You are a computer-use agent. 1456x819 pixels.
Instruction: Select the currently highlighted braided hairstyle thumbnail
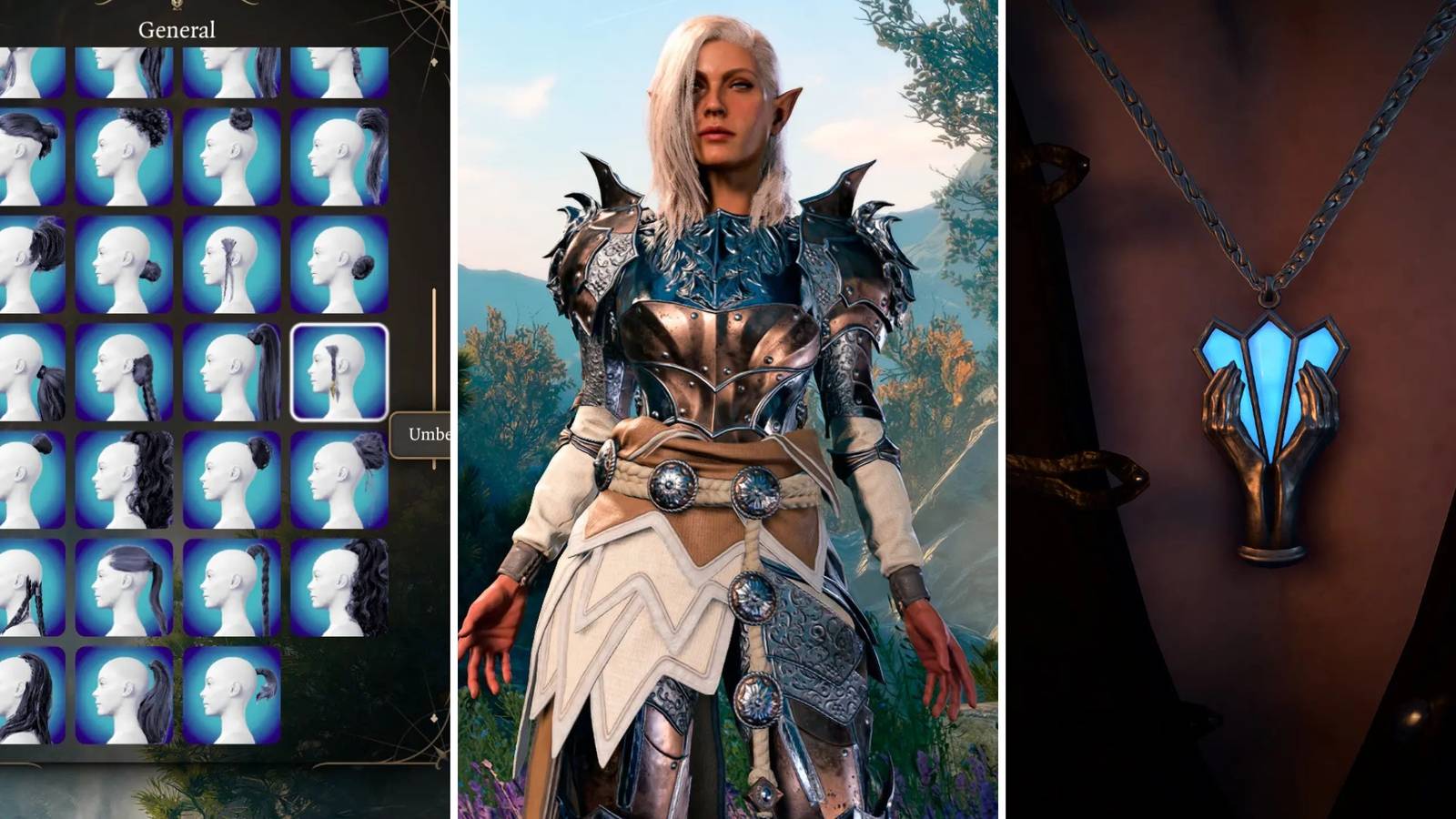[x=339, y=373]
